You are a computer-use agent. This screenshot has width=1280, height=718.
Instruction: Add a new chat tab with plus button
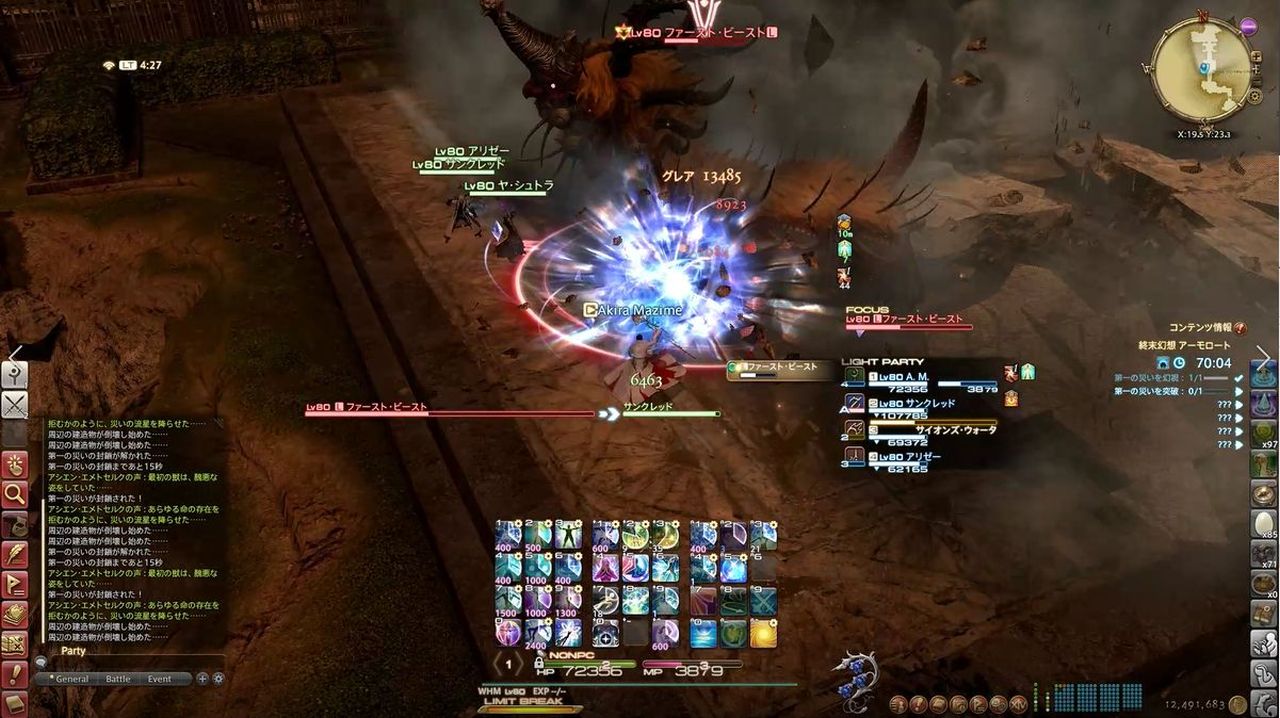tap(203, 679)
